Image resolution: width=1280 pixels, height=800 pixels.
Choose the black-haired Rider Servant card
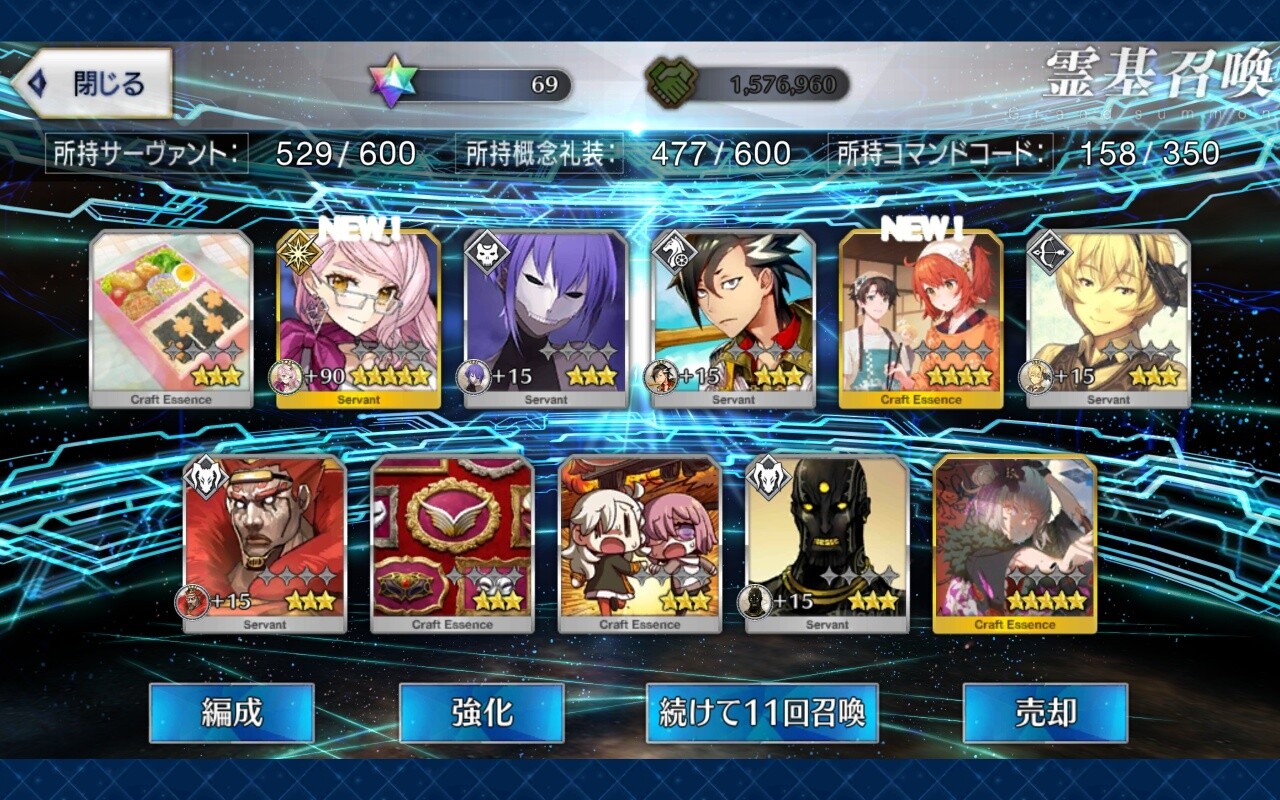pos(733,319)
